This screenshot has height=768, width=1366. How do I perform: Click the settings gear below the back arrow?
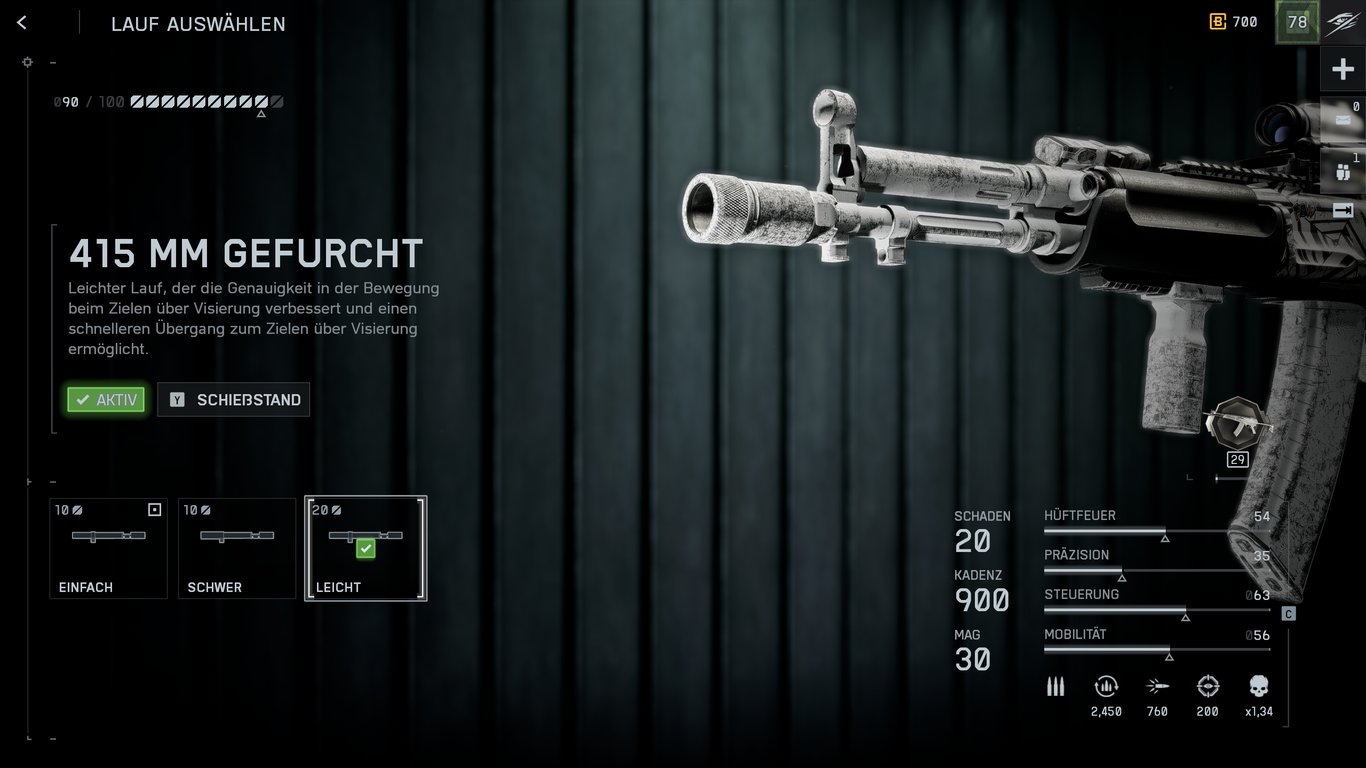pyautogui.click(x=28, y=62)
